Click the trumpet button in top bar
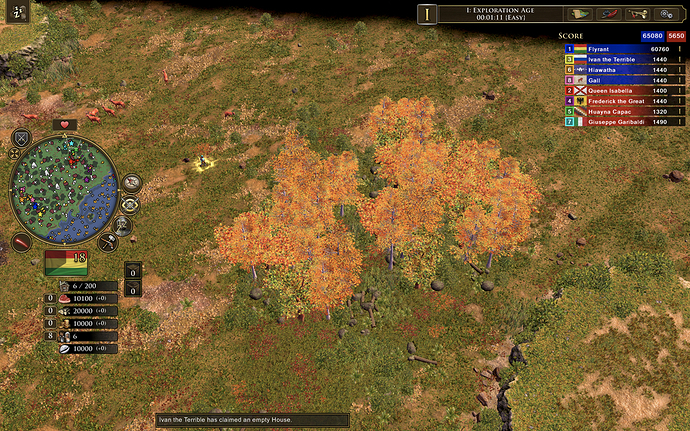This screenshot has height=431, width=690. [638, 13]
